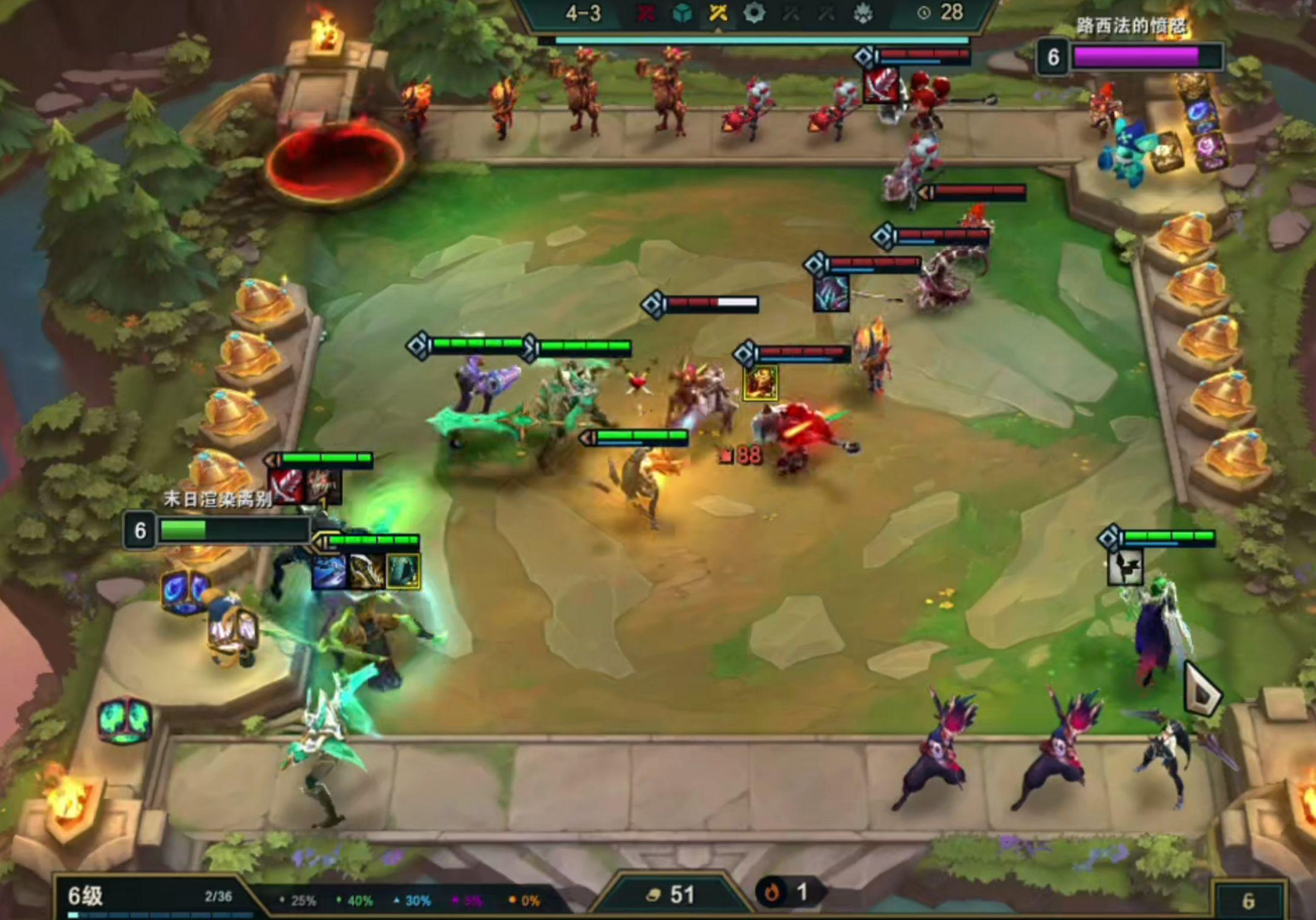The width and height of the screenshot is (1316, 920).
Task: Inspect the enemy's yellow-bordered orange item icon
Action: (x=761, y=382)
